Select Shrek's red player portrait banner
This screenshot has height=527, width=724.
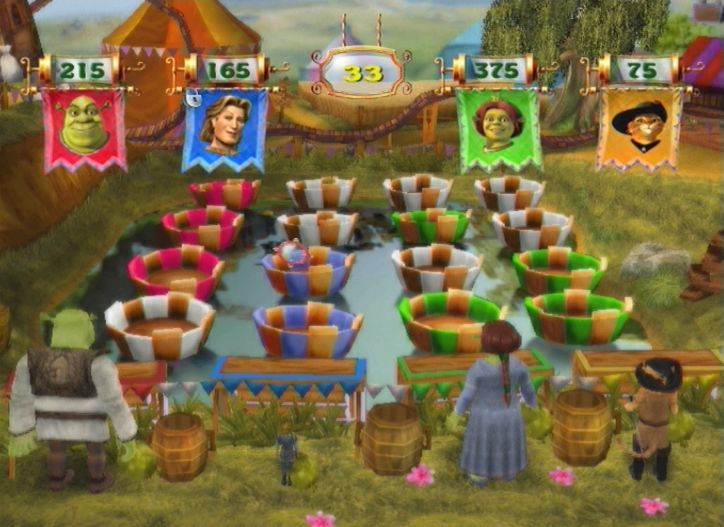click(x=84, y=127)
